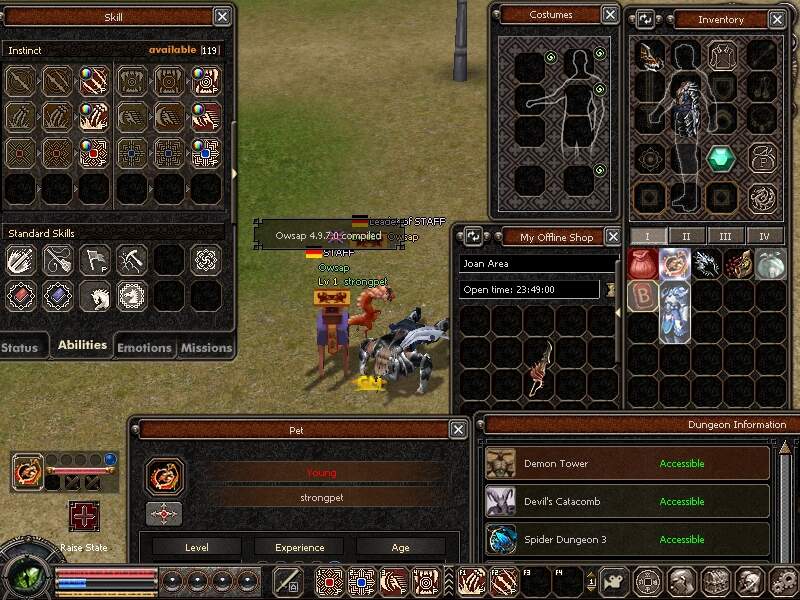Close the Costumes window
Image resolution: width=800 pixels, height=600 pixels.
(610, 15)
